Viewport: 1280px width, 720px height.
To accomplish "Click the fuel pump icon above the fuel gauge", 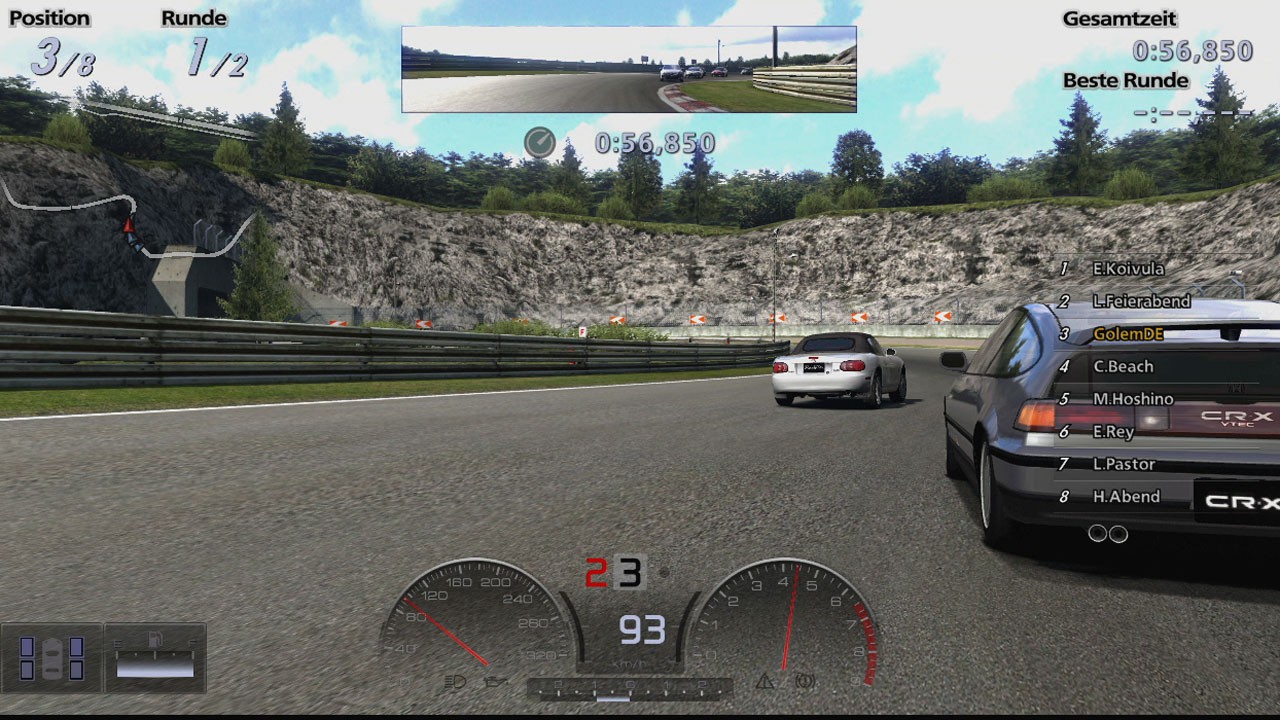I will point(155,640).
